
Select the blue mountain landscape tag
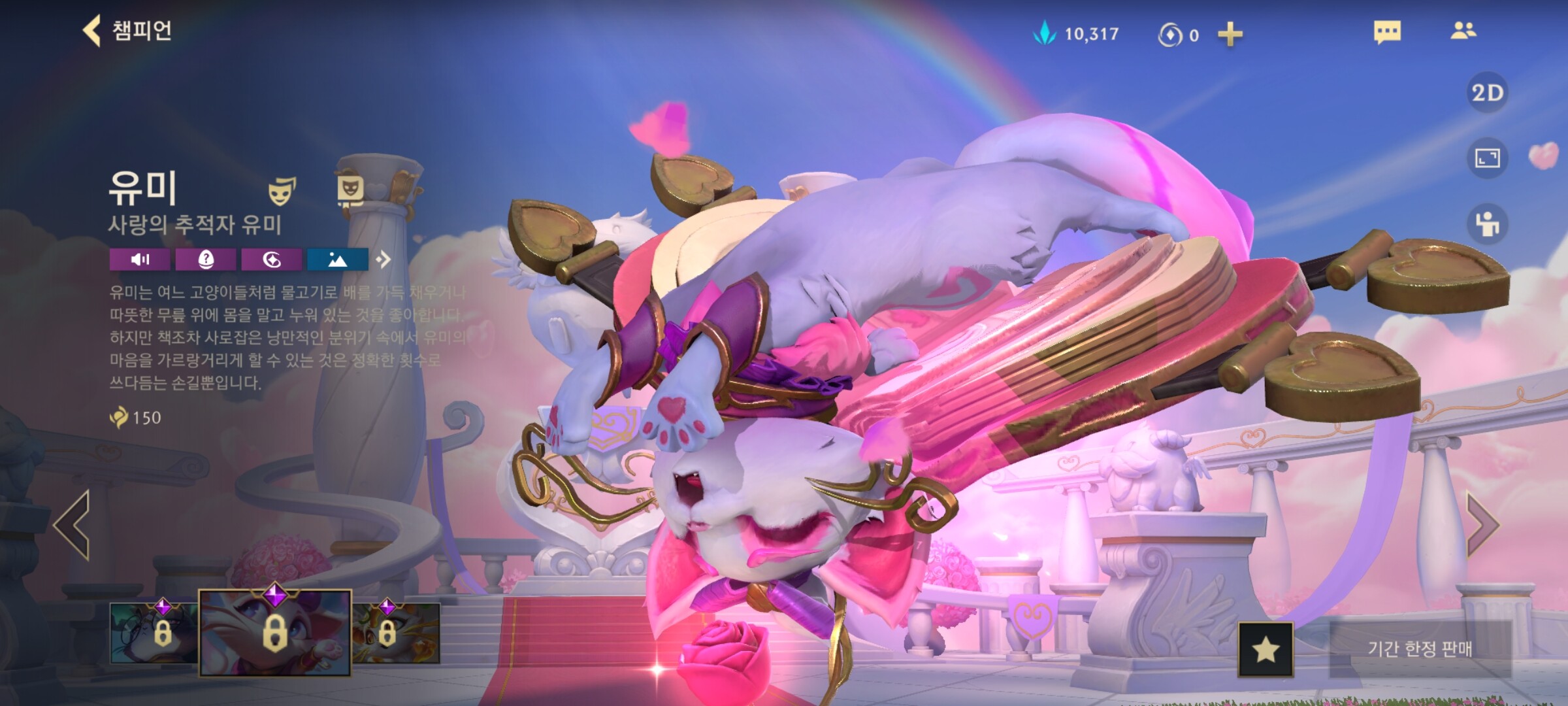[337, 260]
